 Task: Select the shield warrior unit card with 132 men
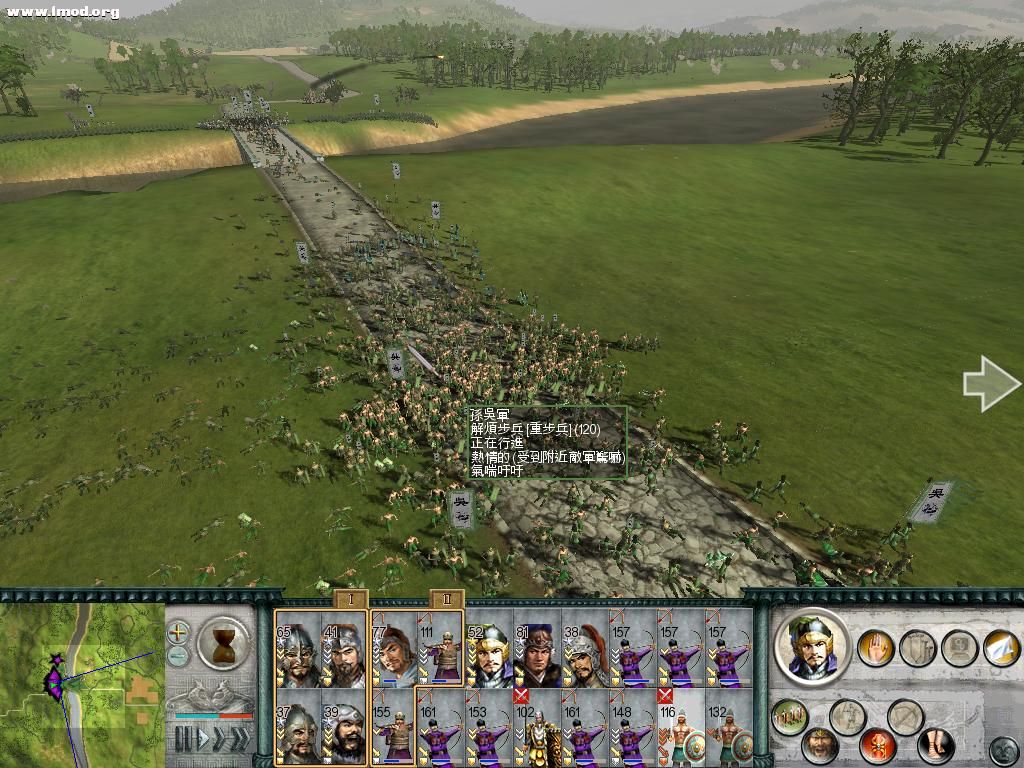pos(729,727)
